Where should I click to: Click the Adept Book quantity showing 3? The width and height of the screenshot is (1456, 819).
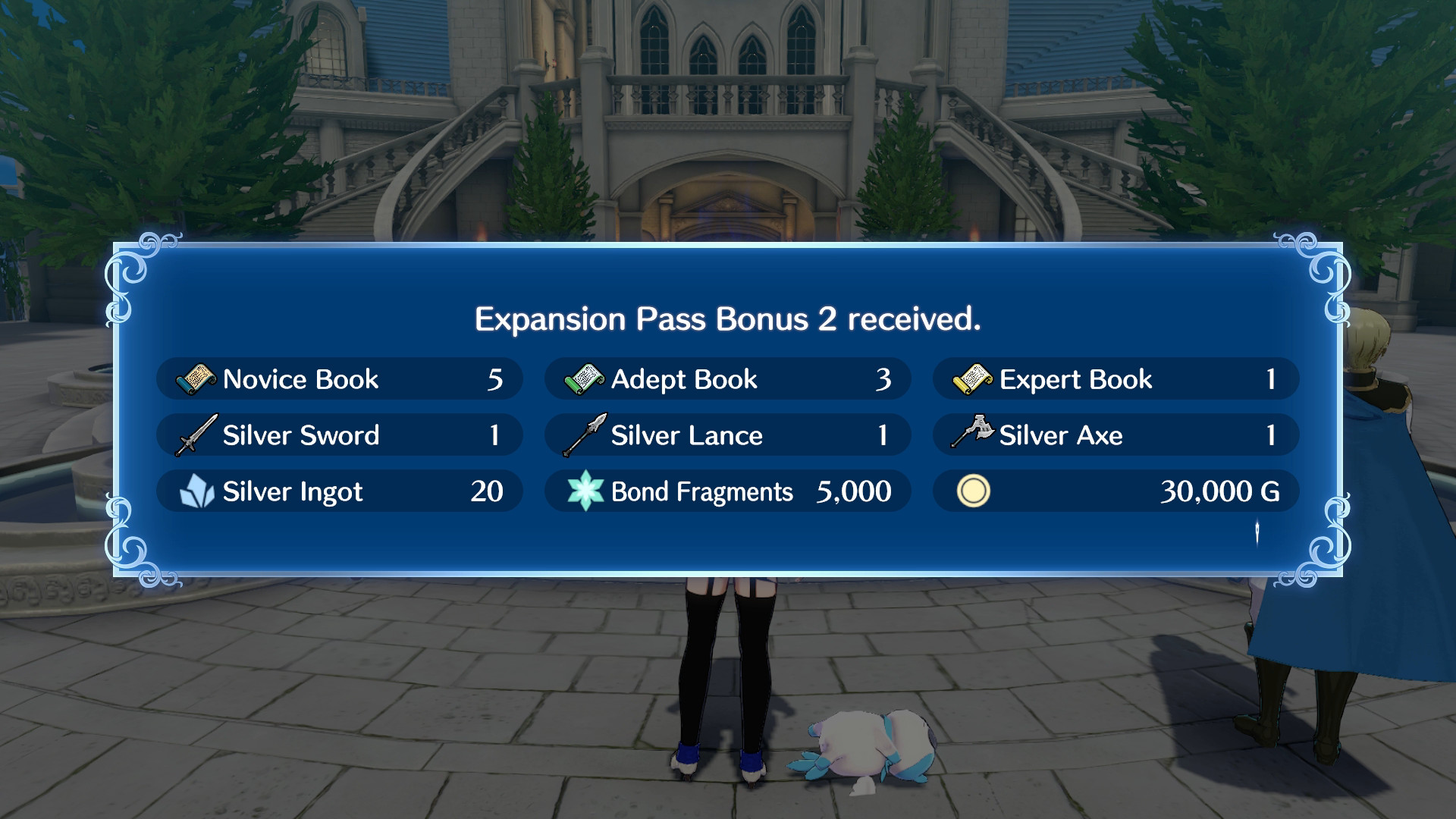click(883, 379)
